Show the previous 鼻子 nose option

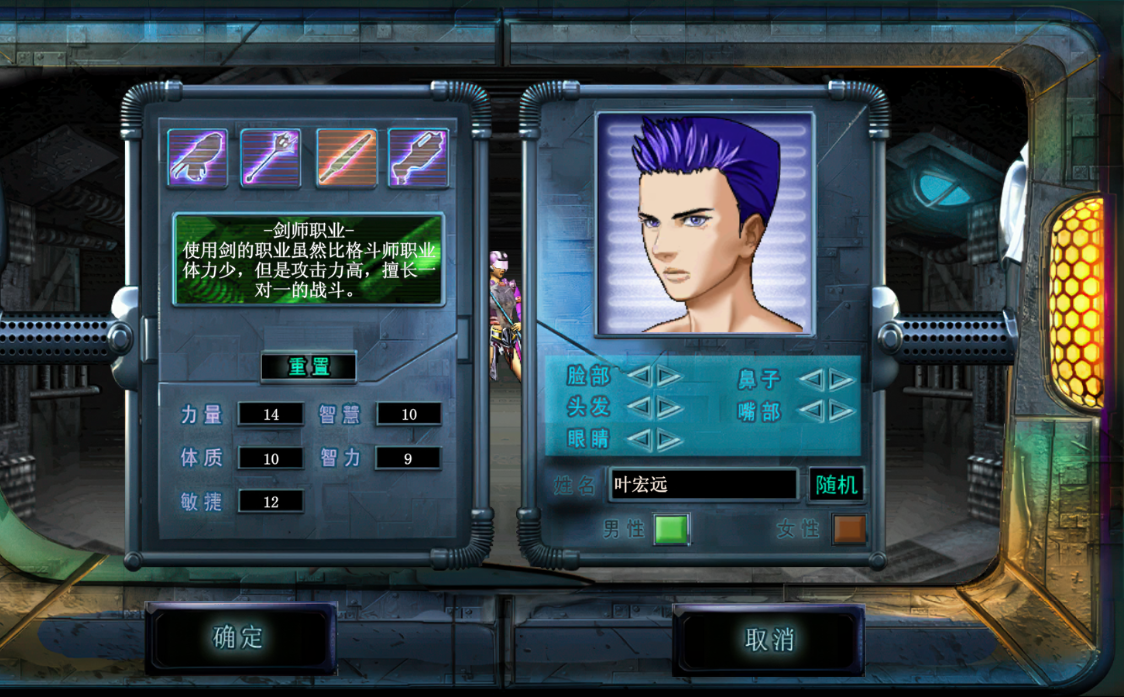tap(811, 379)
